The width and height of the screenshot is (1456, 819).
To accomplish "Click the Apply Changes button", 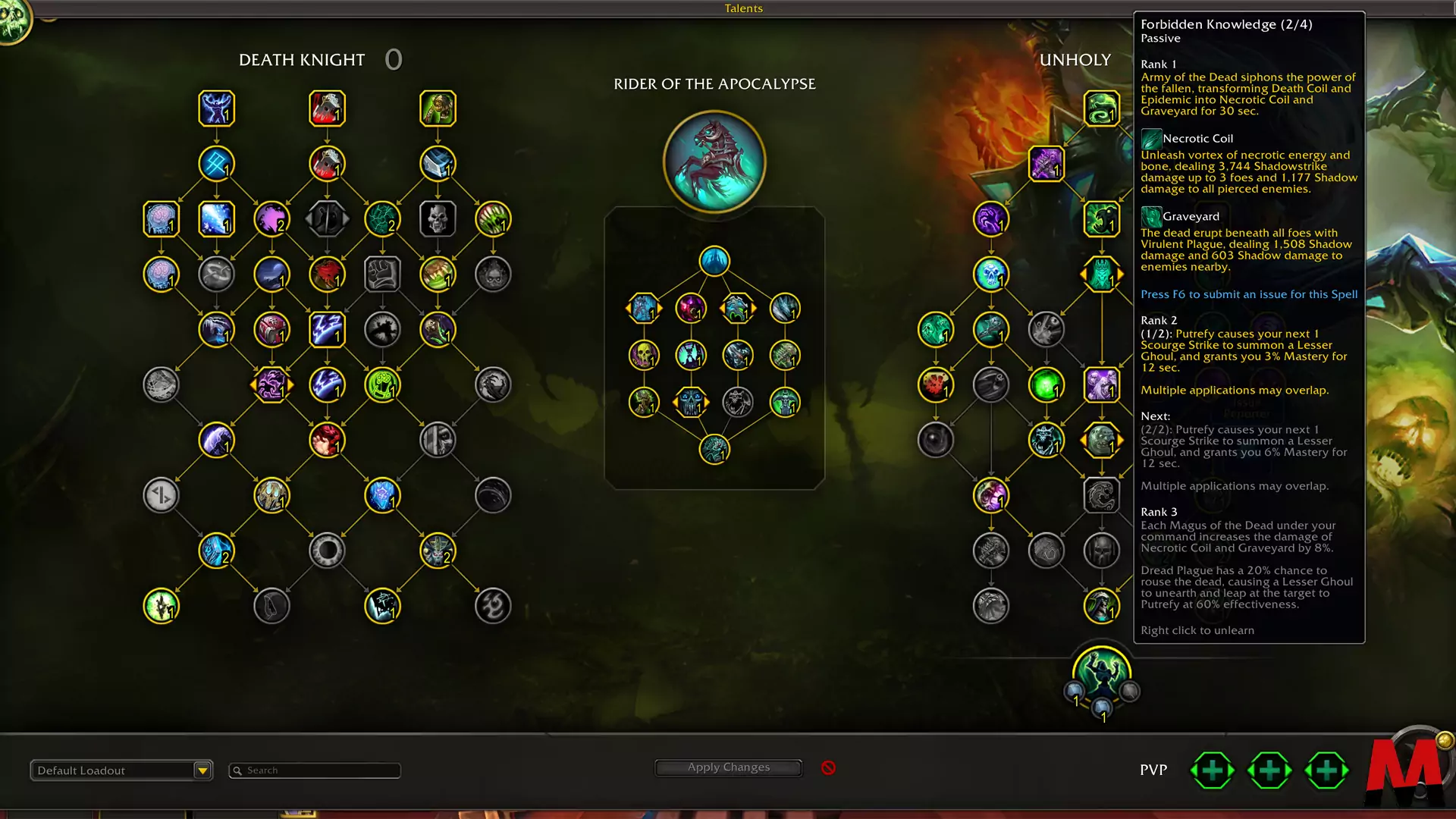I will click(x=728, y=767).
